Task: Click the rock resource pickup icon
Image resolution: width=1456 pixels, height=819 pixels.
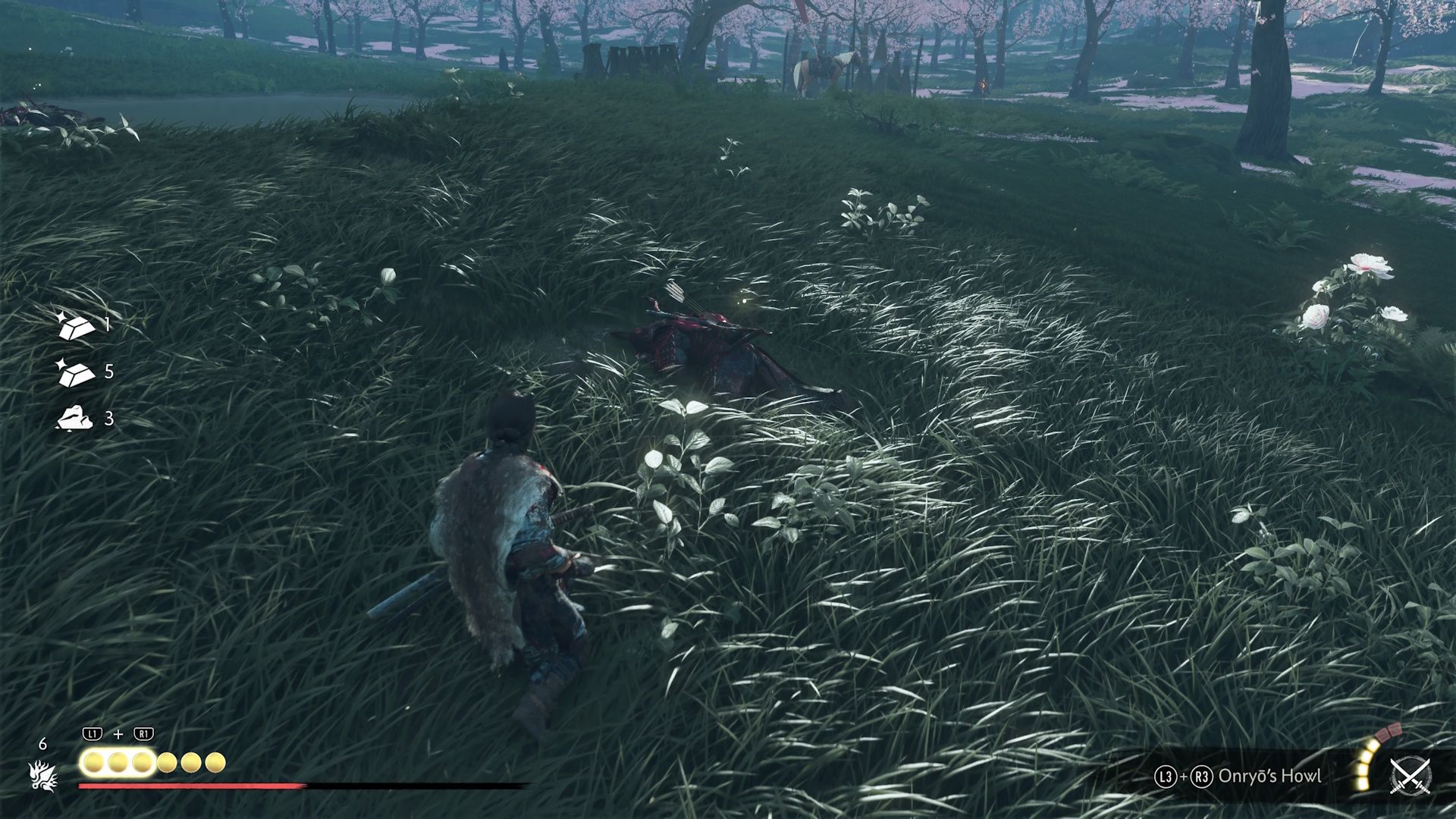Action: pos(74,418)
